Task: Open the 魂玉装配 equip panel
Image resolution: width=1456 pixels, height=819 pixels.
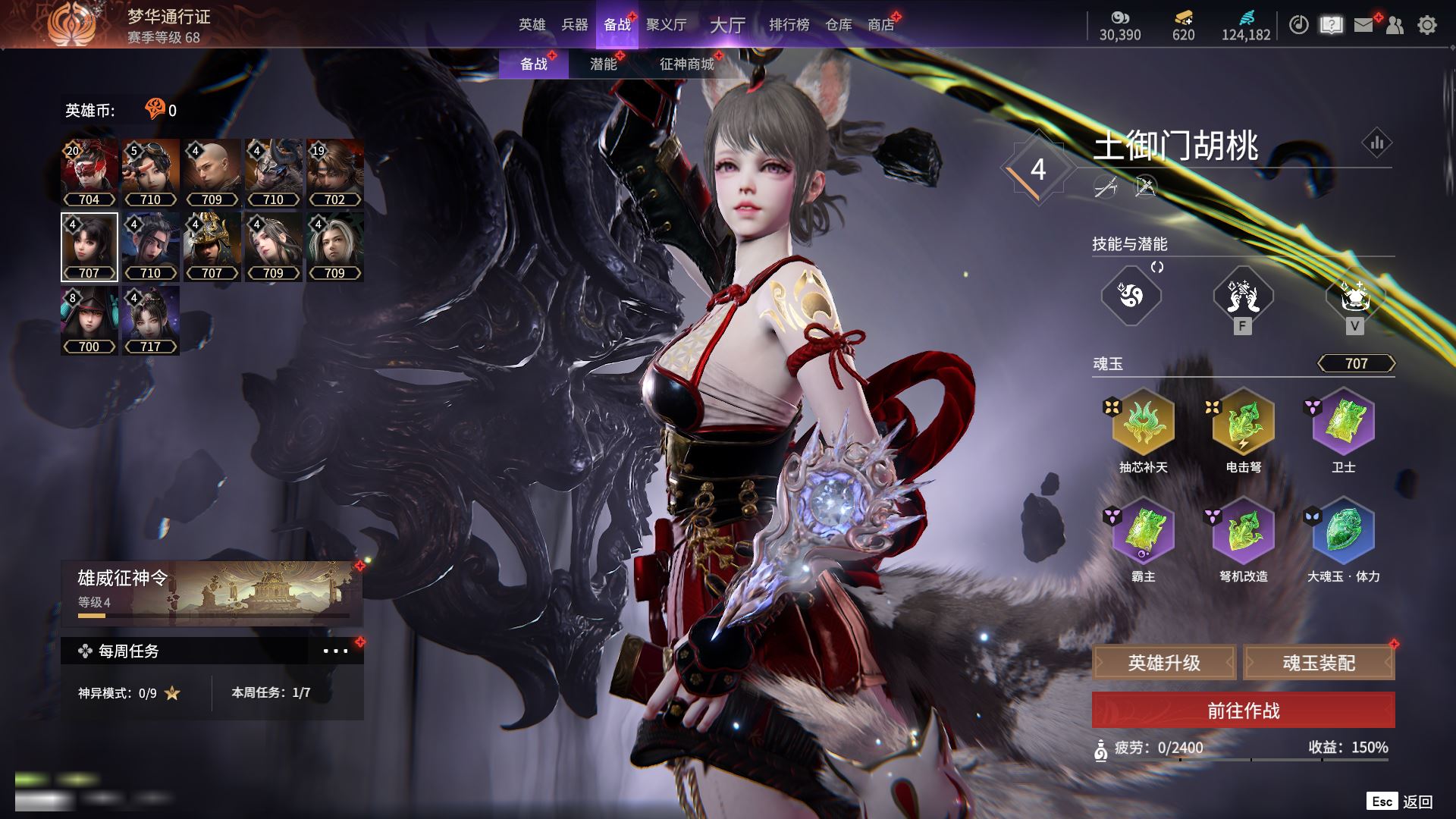Action: [x=1319, y=663]
